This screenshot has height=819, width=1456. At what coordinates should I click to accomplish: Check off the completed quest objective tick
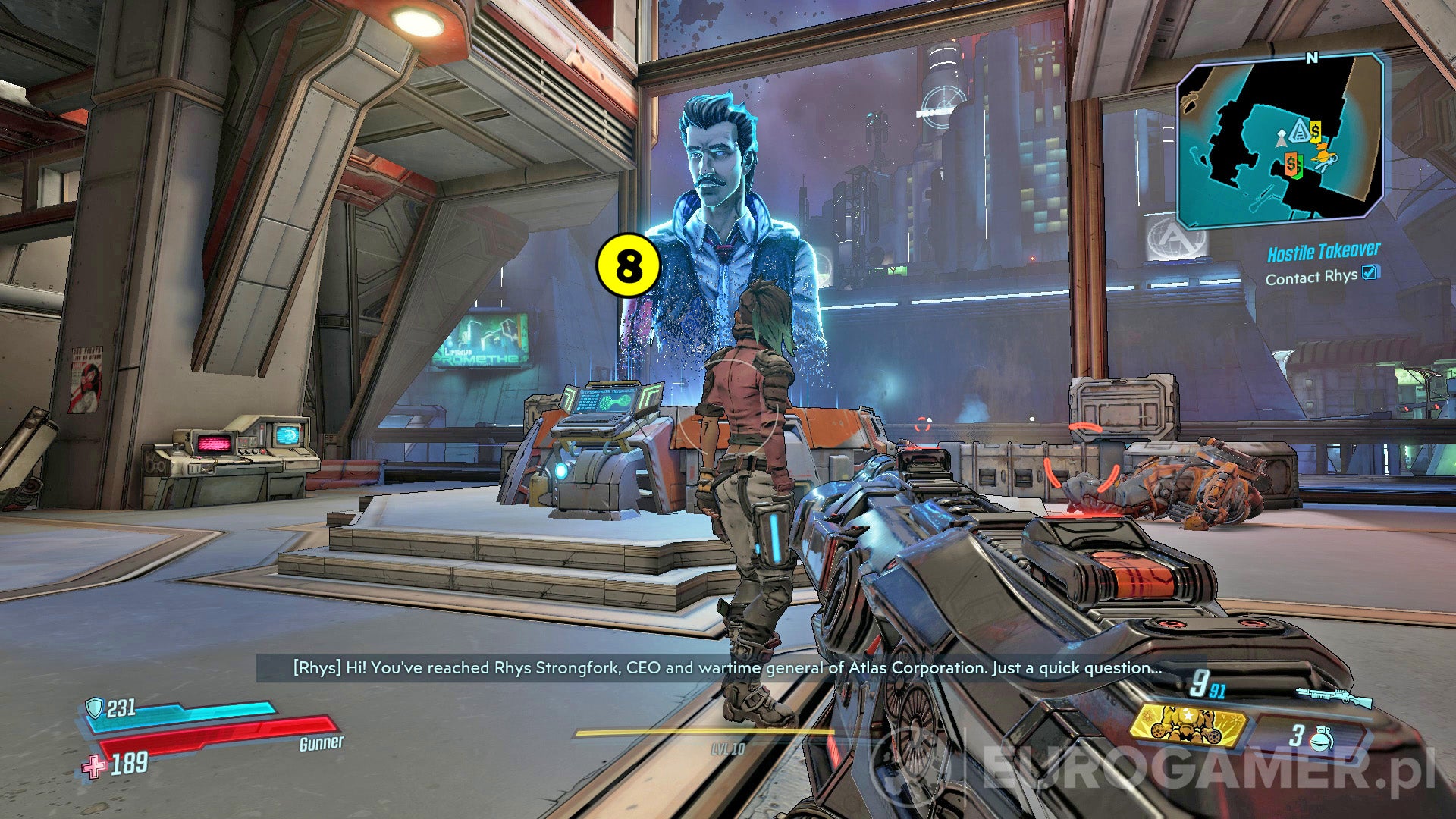1369,275
